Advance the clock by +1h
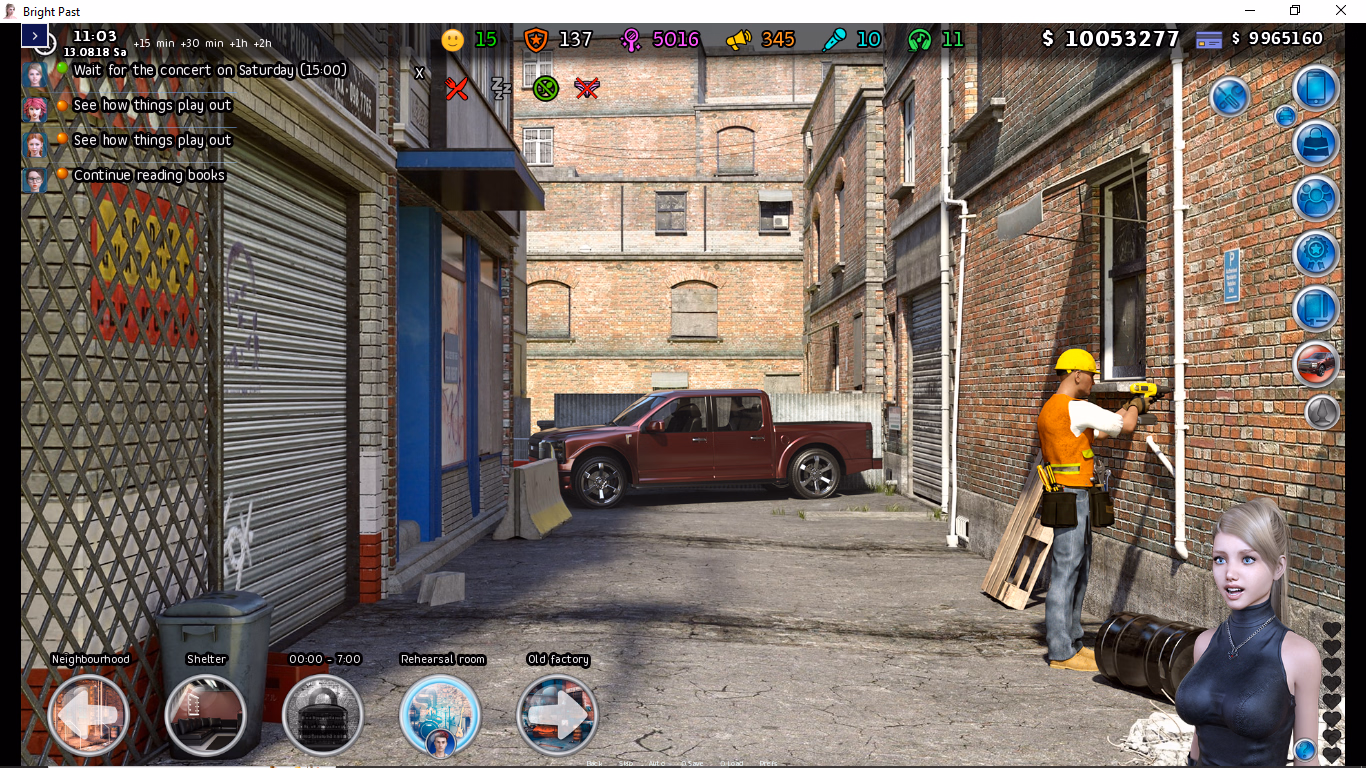This screenshot has width=1366, height=768. [x=238, y=43]
